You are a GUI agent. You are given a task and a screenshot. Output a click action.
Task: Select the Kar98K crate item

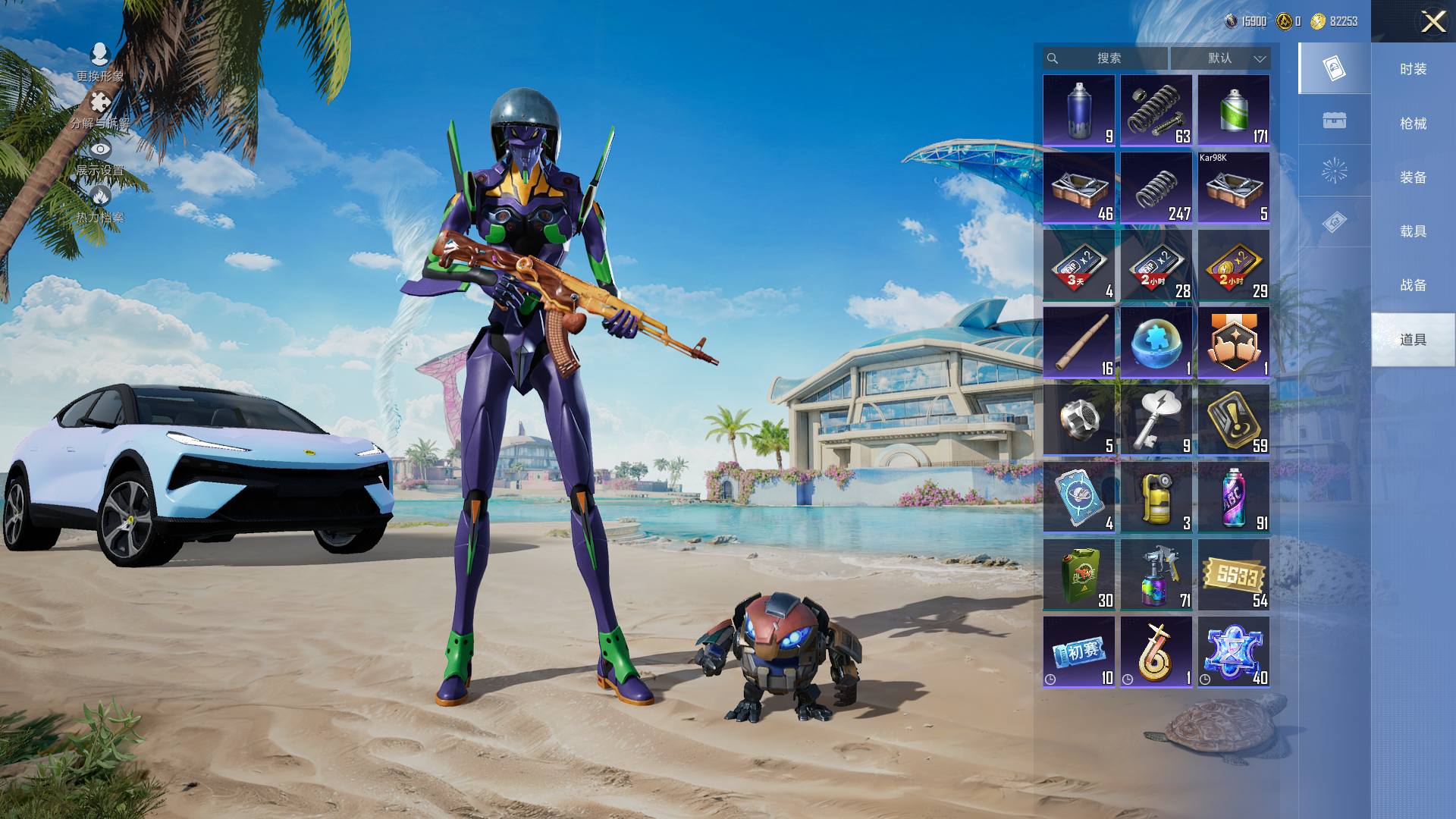point(1233,188)
